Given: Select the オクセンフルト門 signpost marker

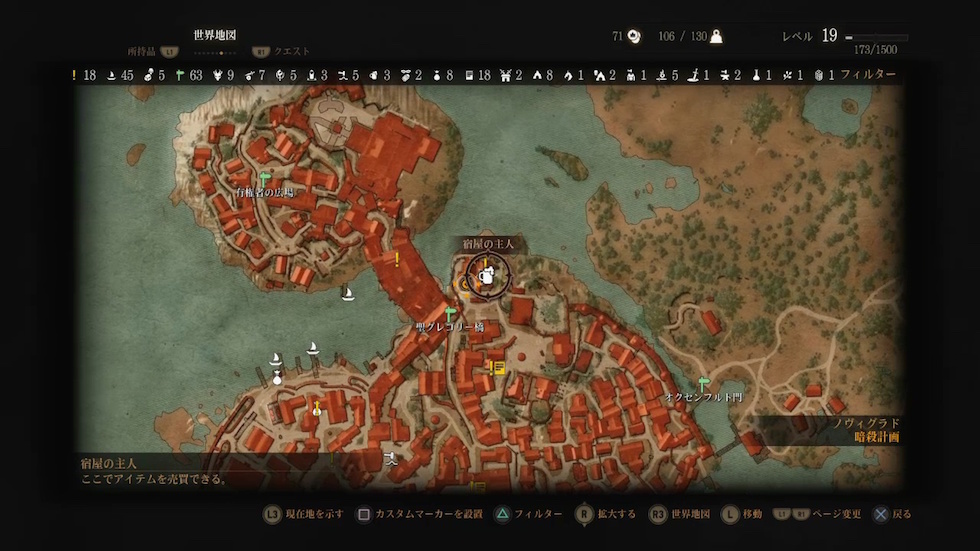Looking at the screenshot, I should coord(704,383).
